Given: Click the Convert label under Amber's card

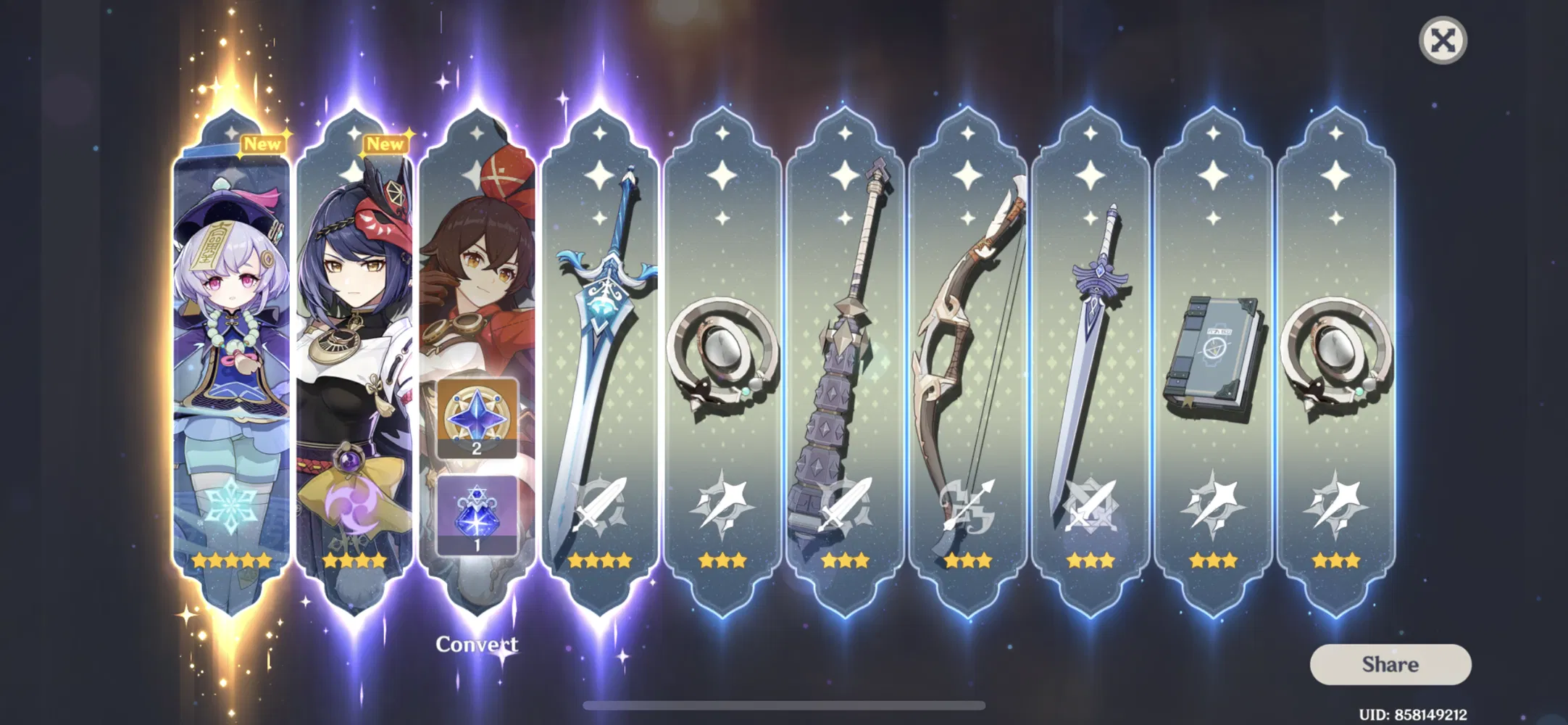Looking at the screenshot, I should click(x=478, y=645).
